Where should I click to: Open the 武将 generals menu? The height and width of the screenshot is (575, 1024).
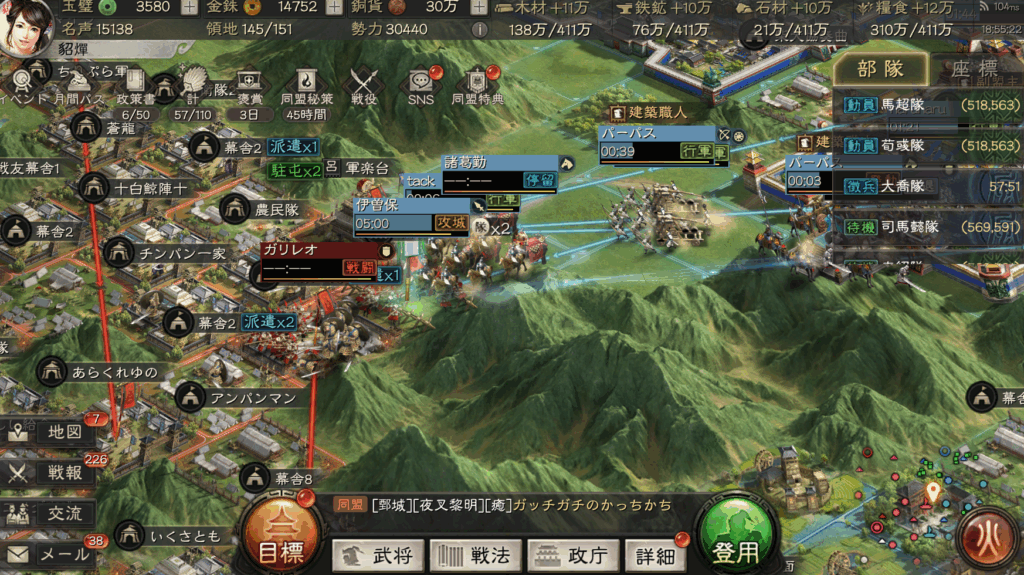click(x=374, y=556)
